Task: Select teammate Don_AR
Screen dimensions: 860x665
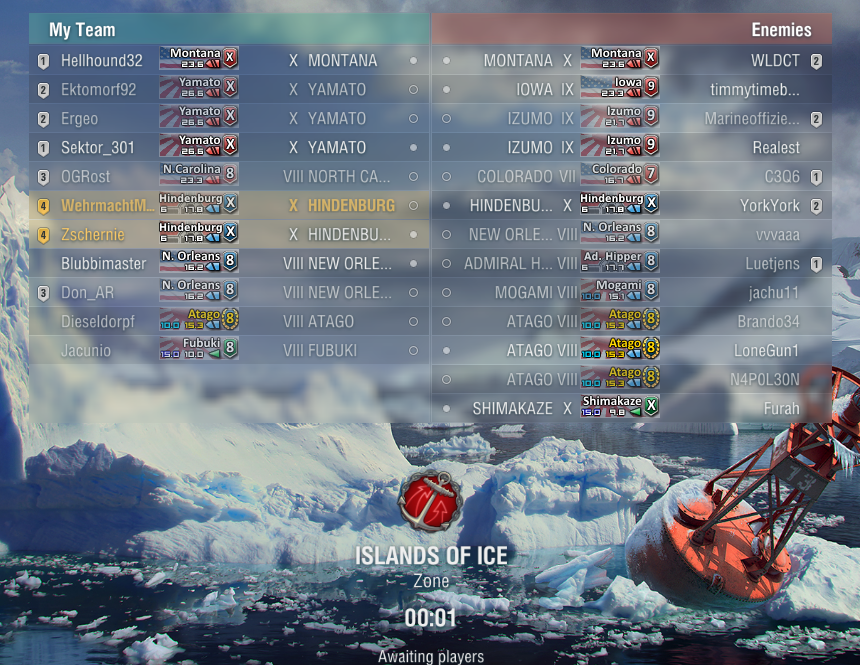Action: [x=86, y=293]
